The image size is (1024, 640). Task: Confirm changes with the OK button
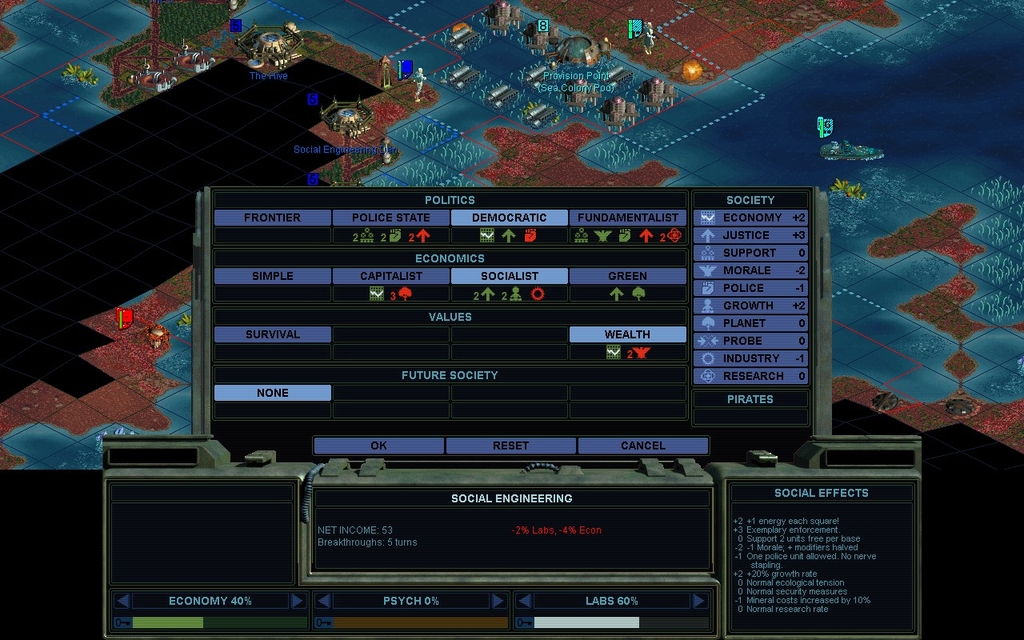point(378,446)
